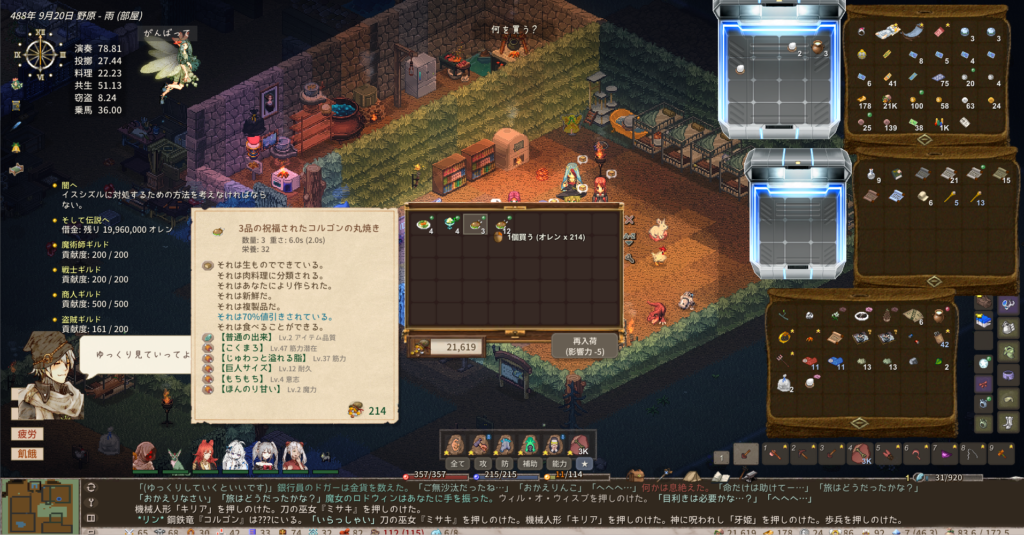
Task: Choose the green parfait shop item
Action: [x=450, y=225]
